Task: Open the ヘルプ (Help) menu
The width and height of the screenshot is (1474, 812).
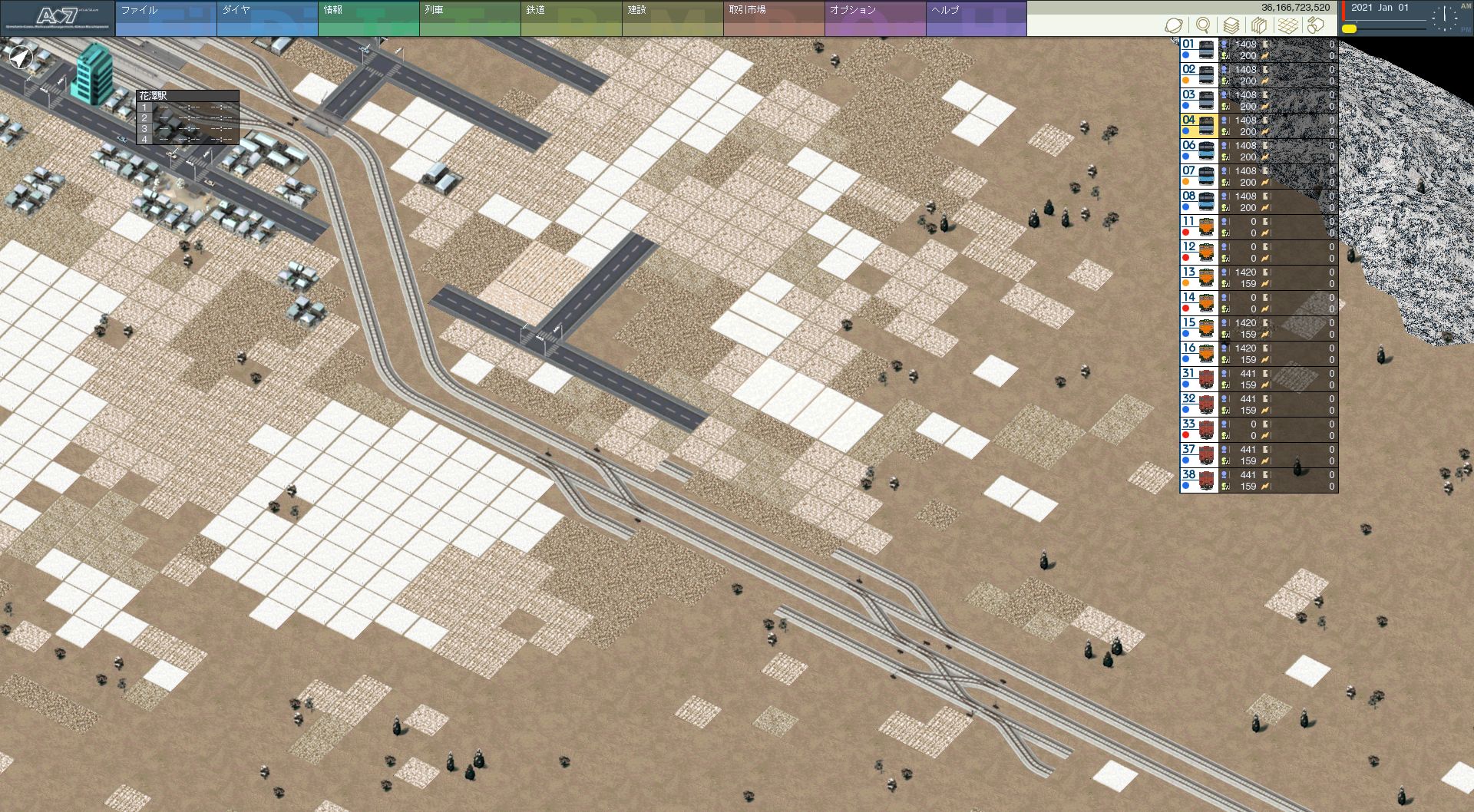Action: [977, 18]
